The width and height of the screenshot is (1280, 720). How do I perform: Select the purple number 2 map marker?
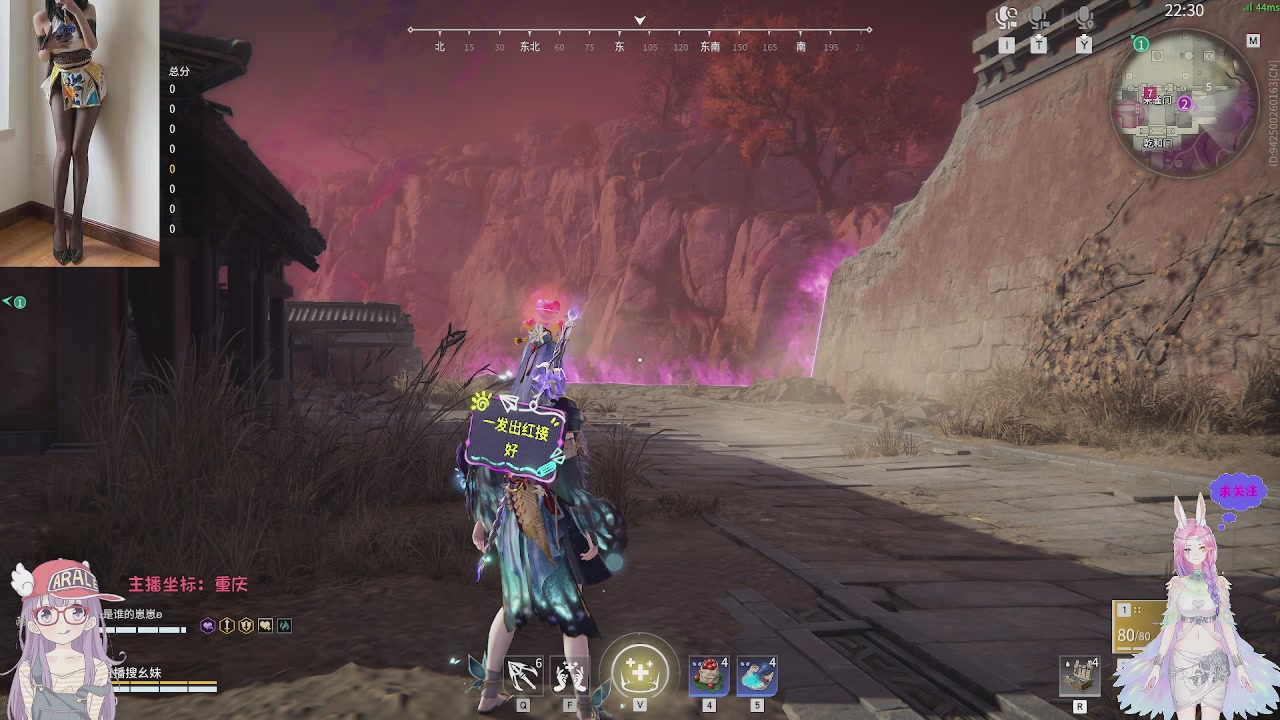[1185, 103]
